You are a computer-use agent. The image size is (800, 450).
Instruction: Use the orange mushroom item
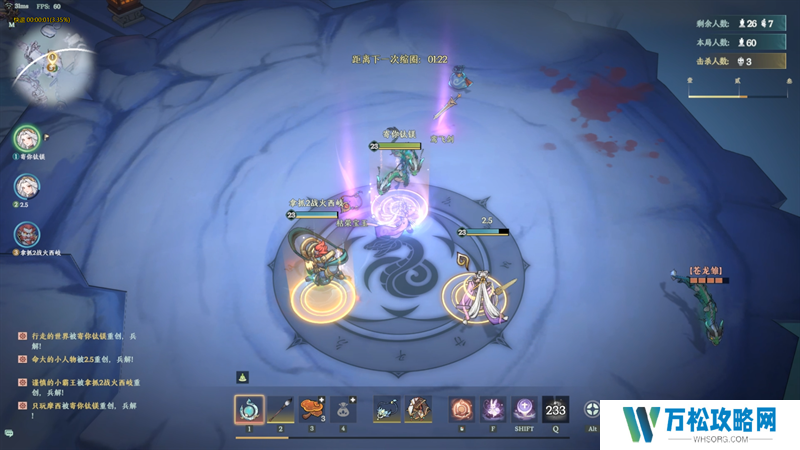tap(313, 409)
